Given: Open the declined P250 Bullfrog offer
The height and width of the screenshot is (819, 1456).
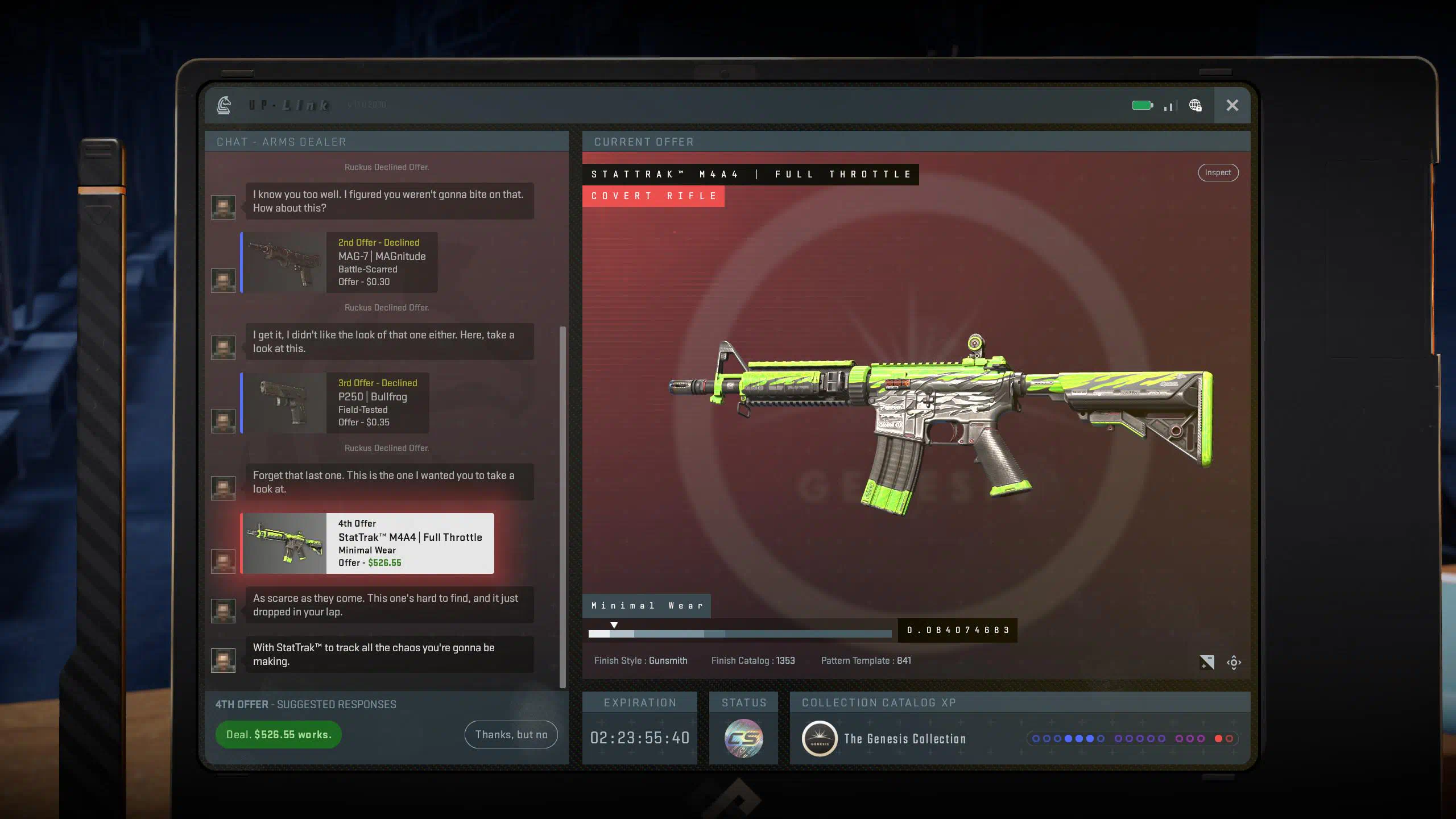Looking at the screenshot, I should 336,403.
